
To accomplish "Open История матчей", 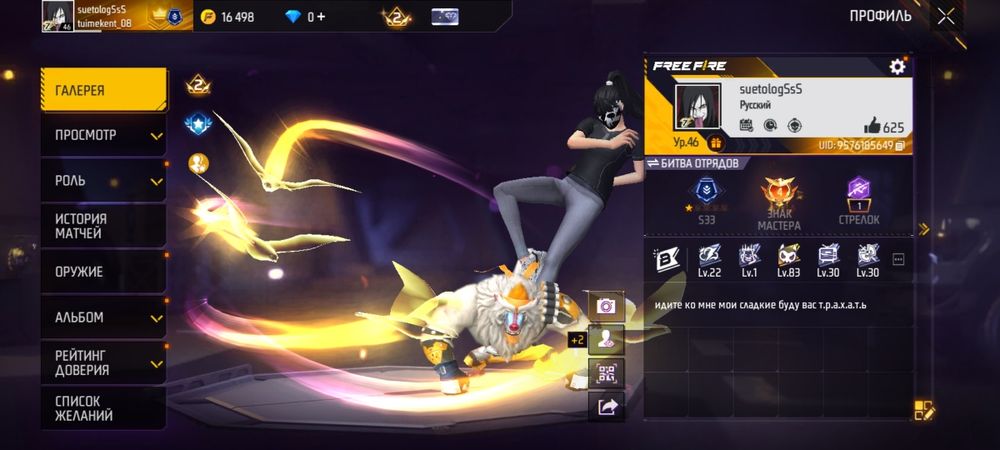I will click(x=103, y=226).
